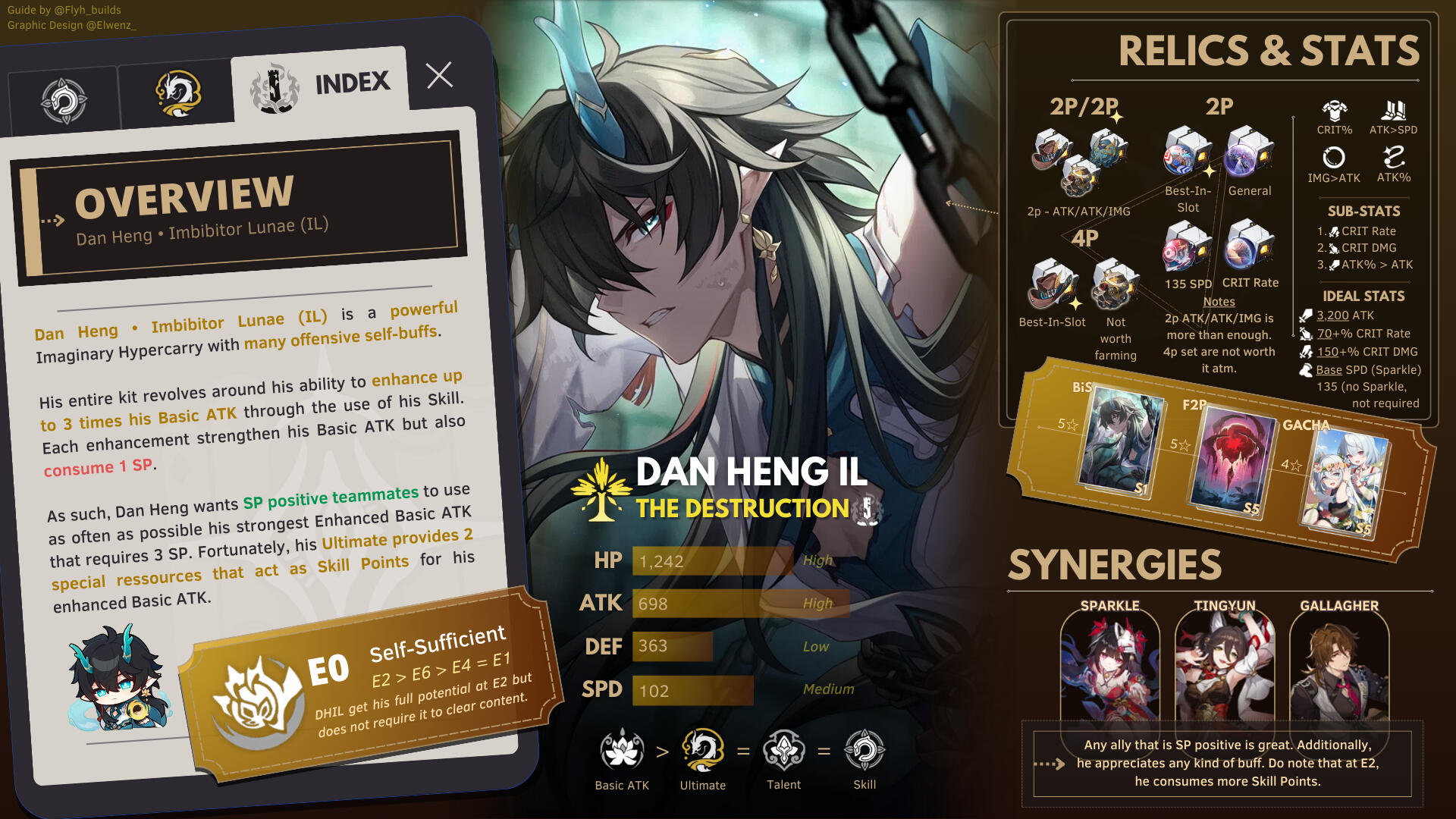The width and height of the screenshot is (1456, 819).
Task: Select the 4P Best-In-Slot relic set
Action: coord(1052,284)
